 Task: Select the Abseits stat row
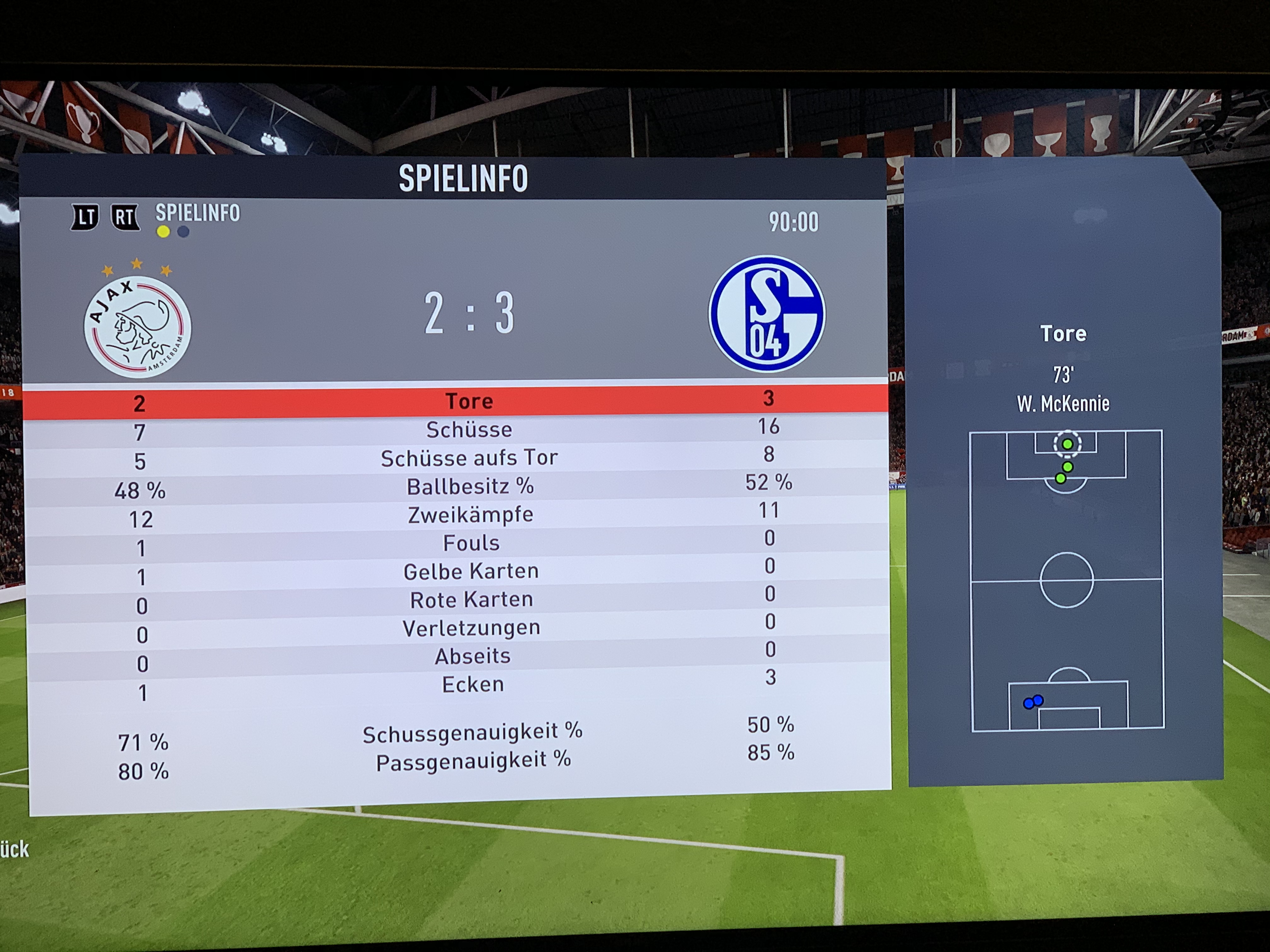coord(472,656)
